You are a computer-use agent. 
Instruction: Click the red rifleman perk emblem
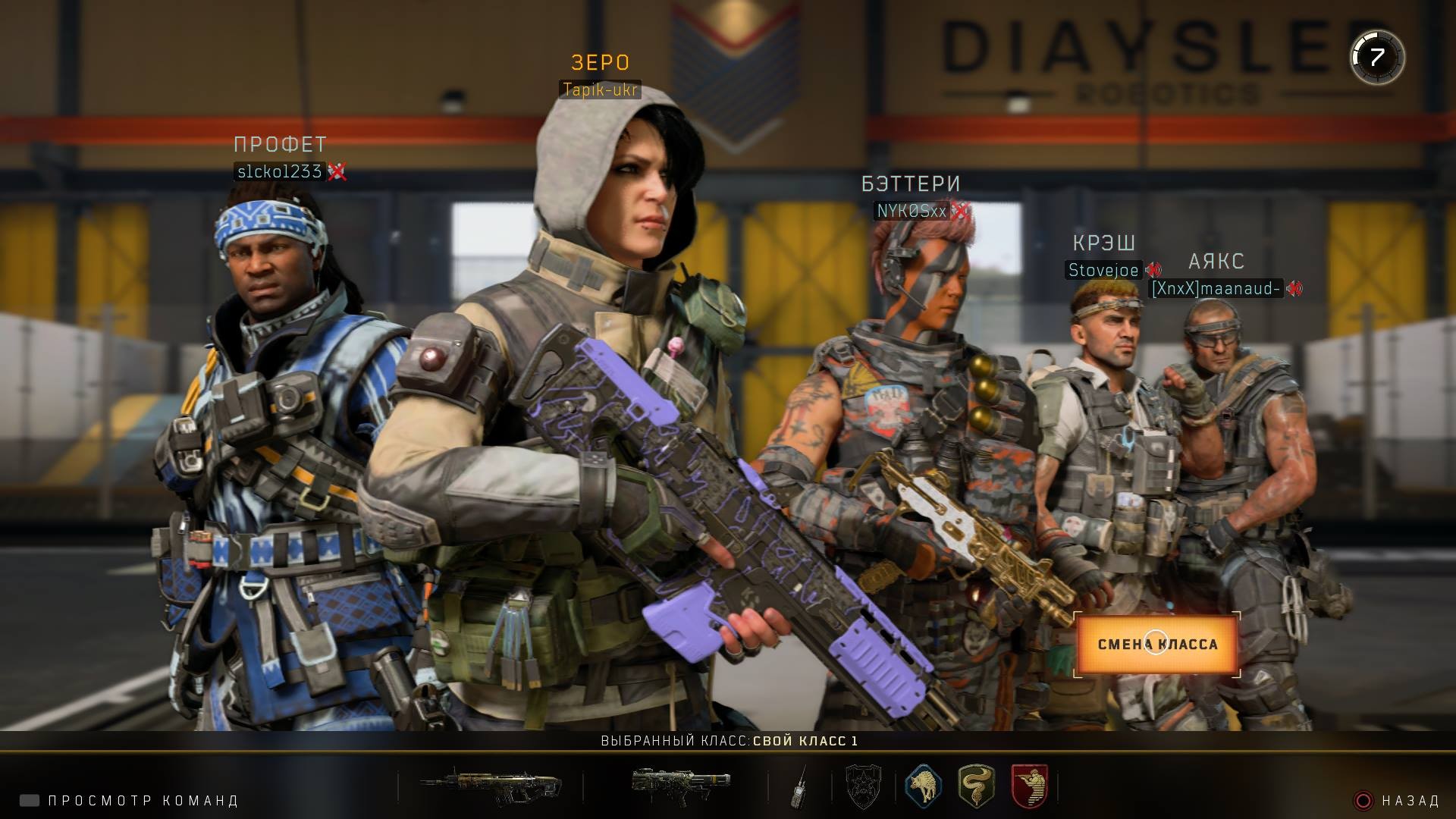tap(1030, 789)
